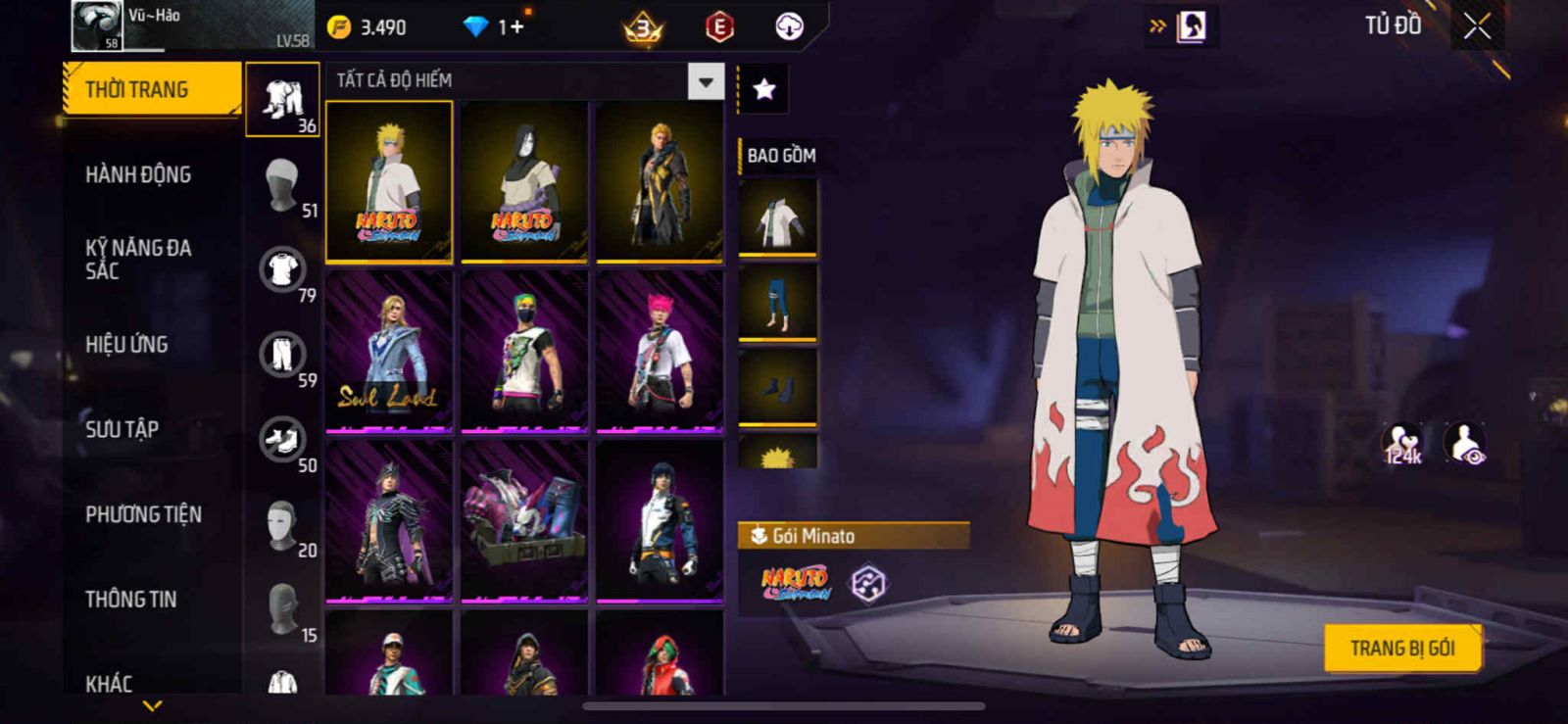
Task: Switch to the Phương Tiện tab
Action: point(143,514)
